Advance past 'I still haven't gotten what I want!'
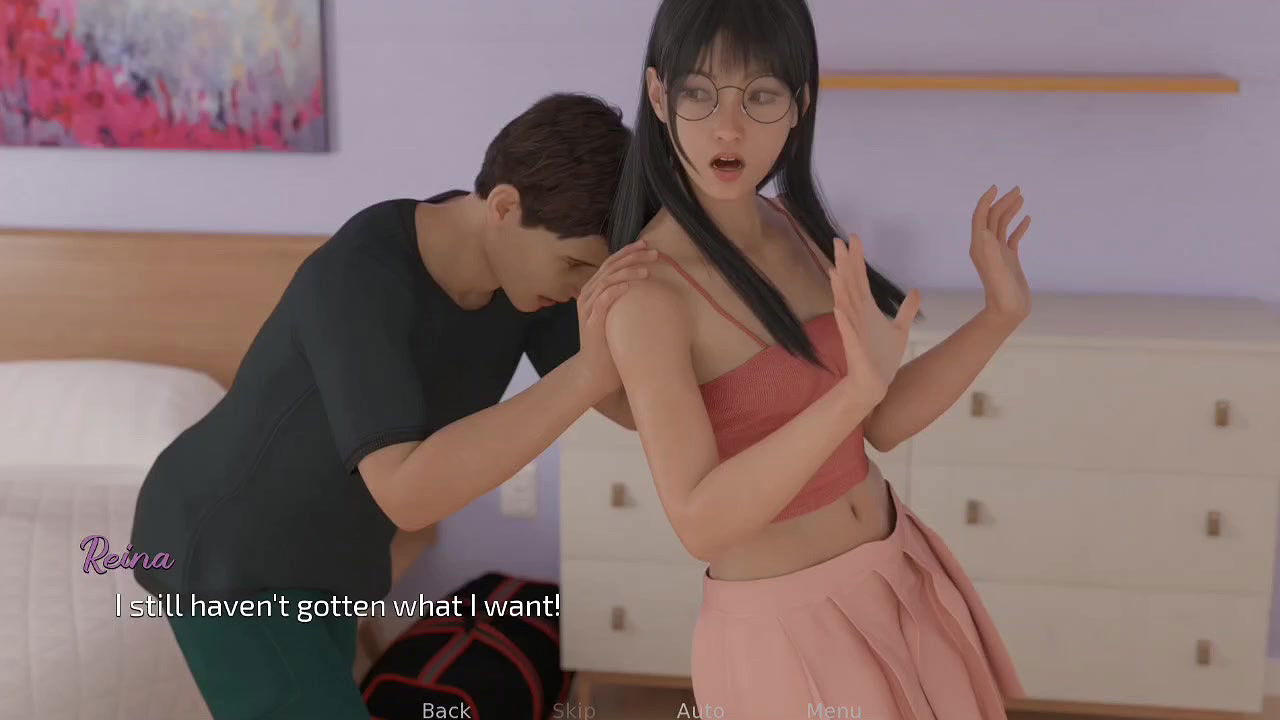This screenshot has height=720, width=1280. tap(337, 606)
